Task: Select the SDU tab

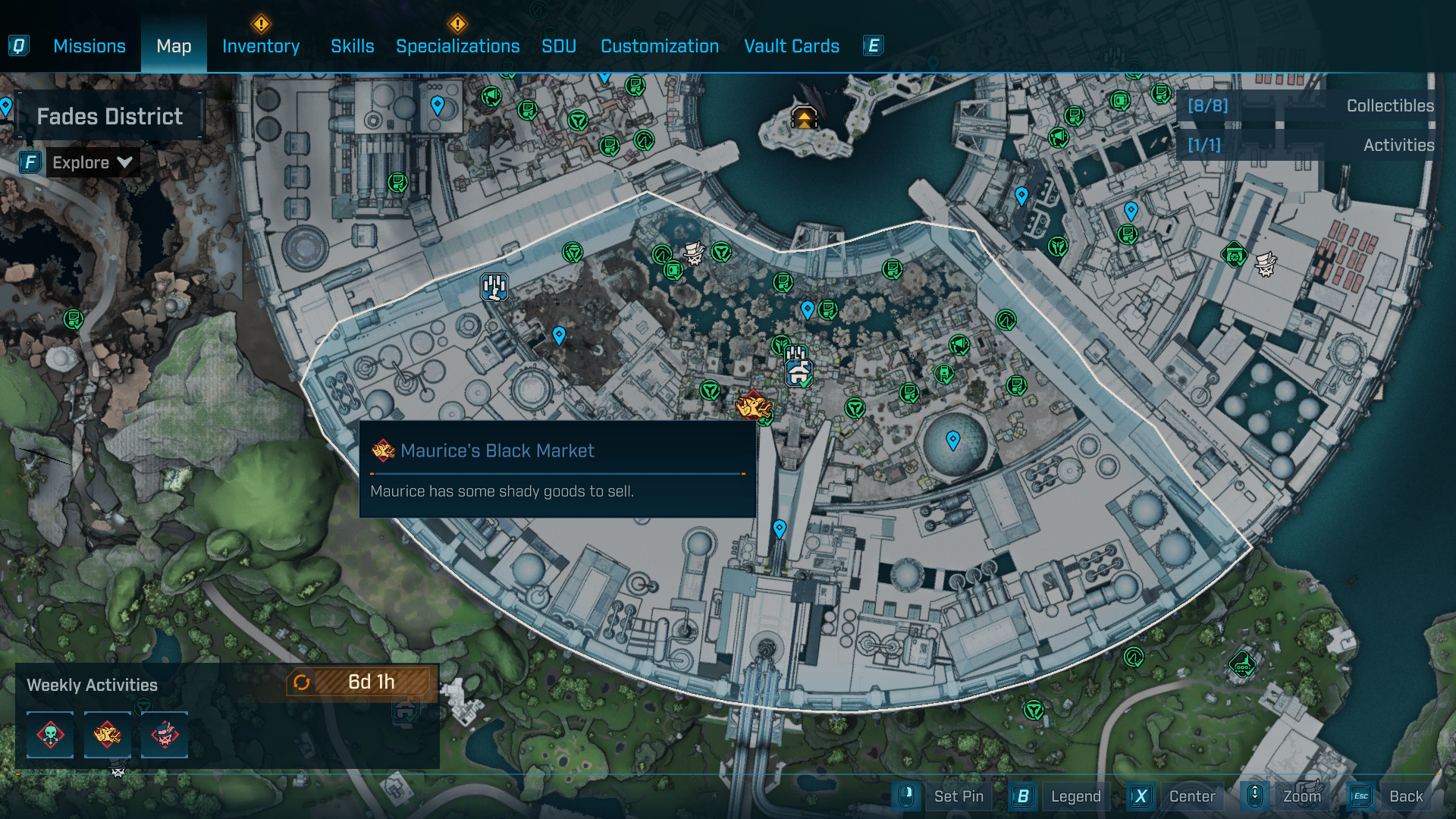Action: pos(559,46)
